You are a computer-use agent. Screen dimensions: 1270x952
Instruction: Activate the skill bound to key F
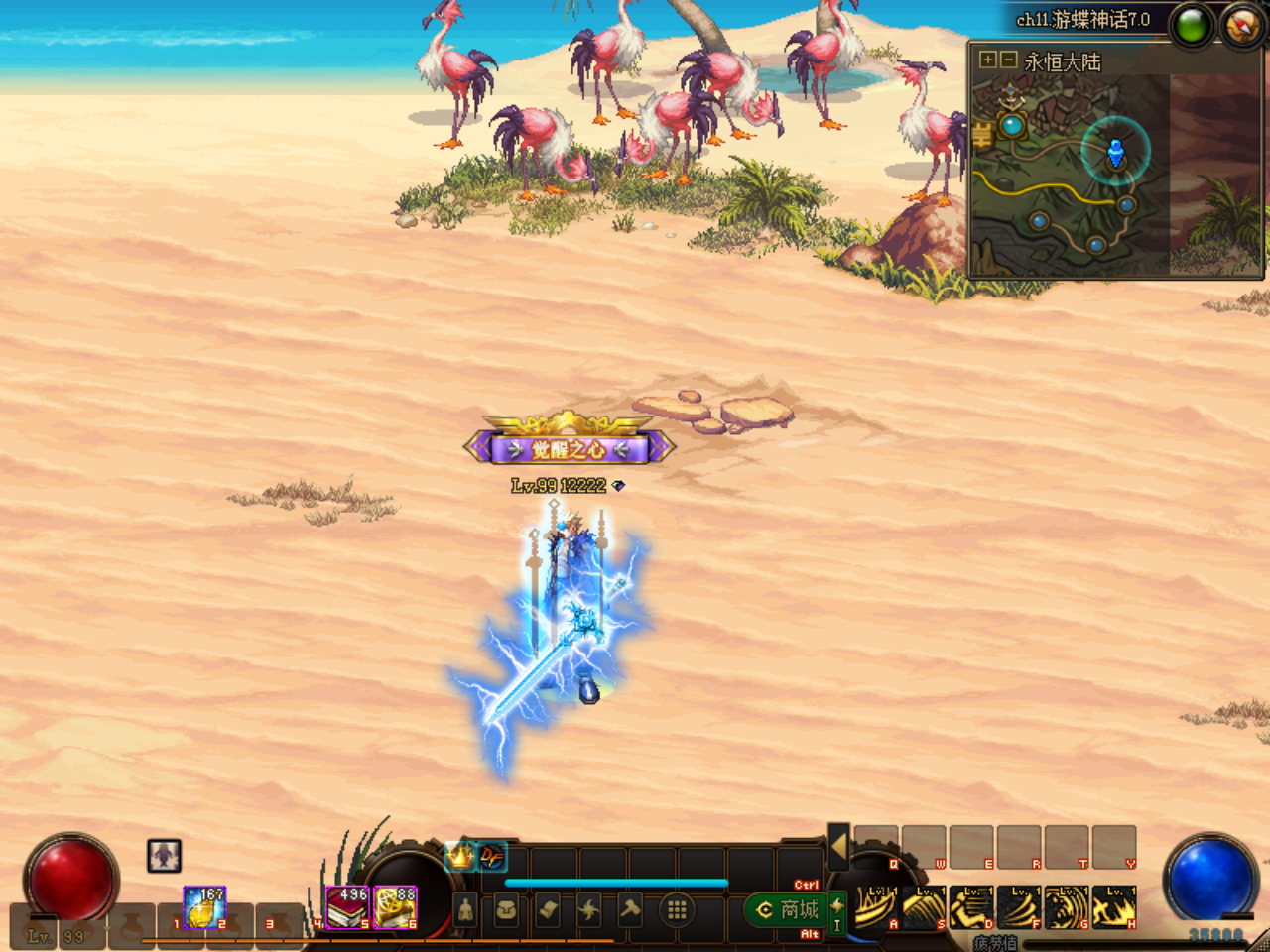click(x=1019, y=907)
